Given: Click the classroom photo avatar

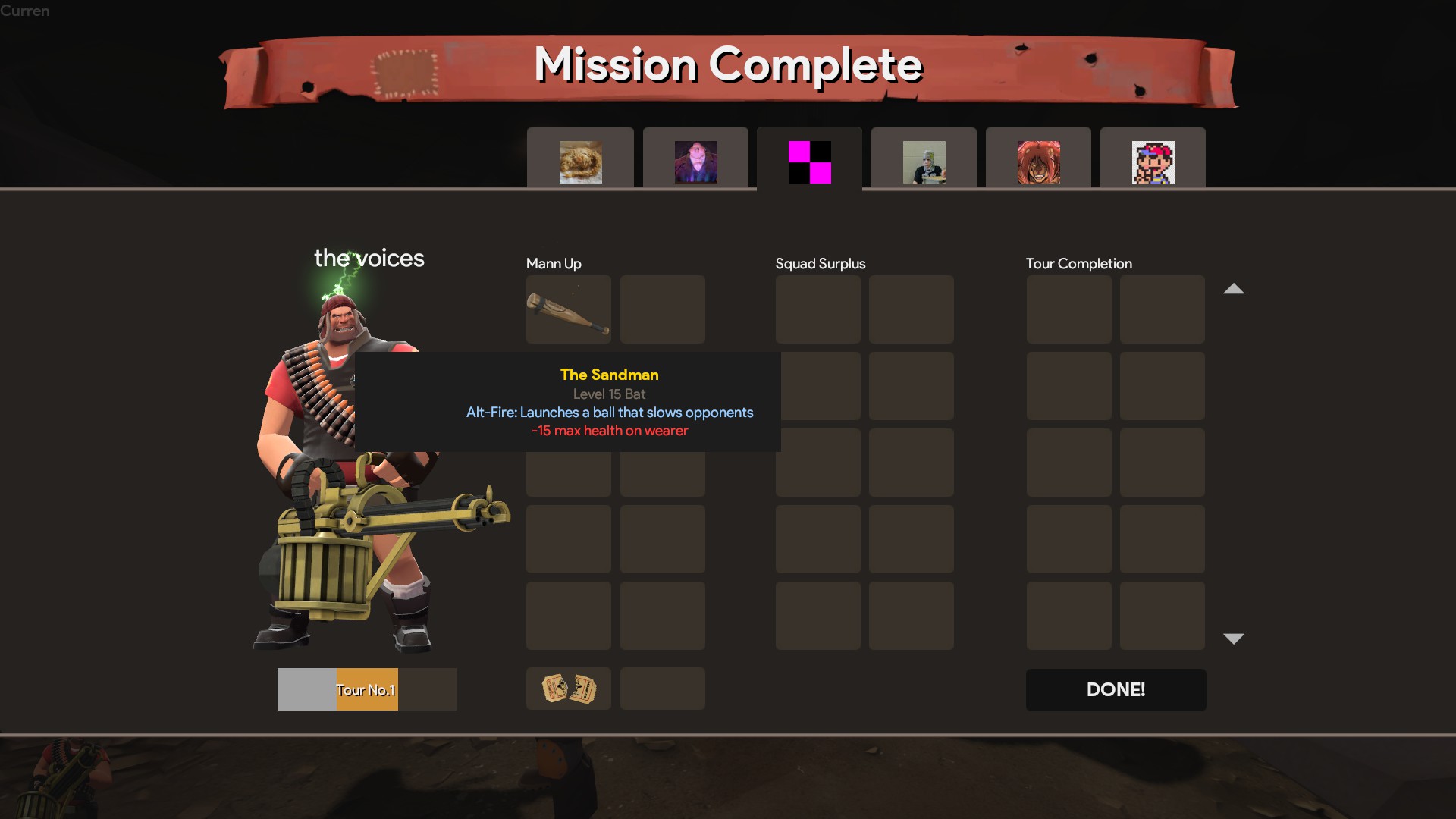Looking at the screenshot, I should click(x=924, y=161).
